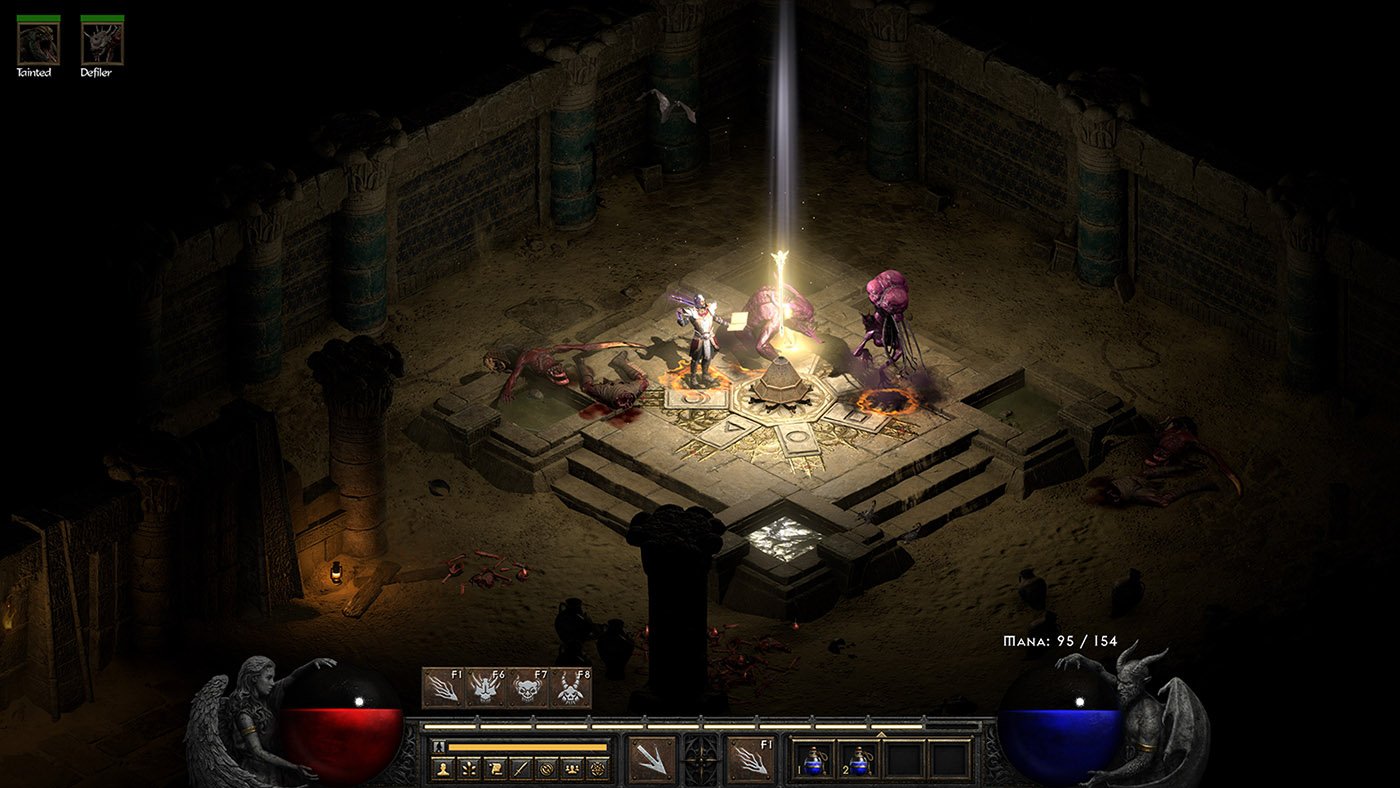
Task: Expand the belt arrow above potion slots
Action: [881, 734]
